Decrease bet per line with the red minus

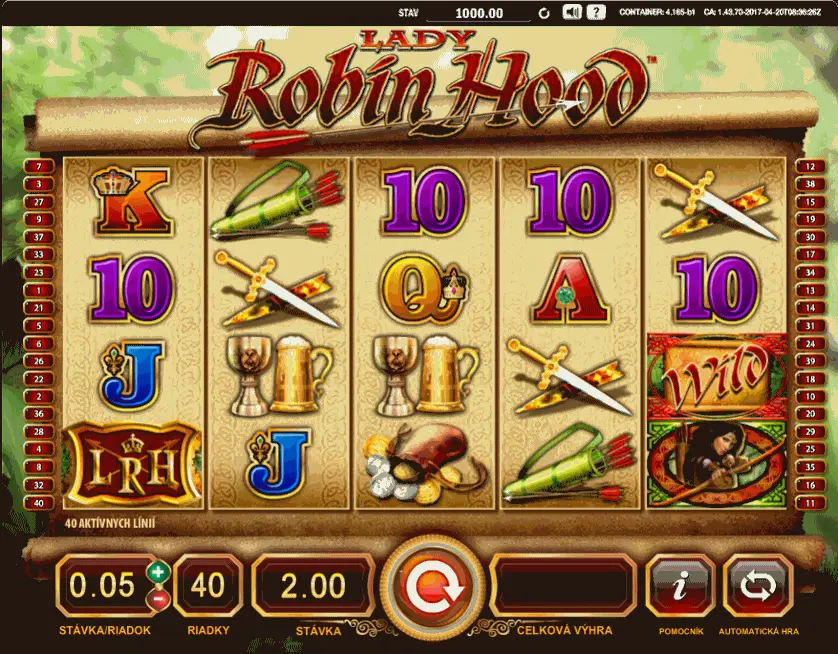tap(157, 599)
